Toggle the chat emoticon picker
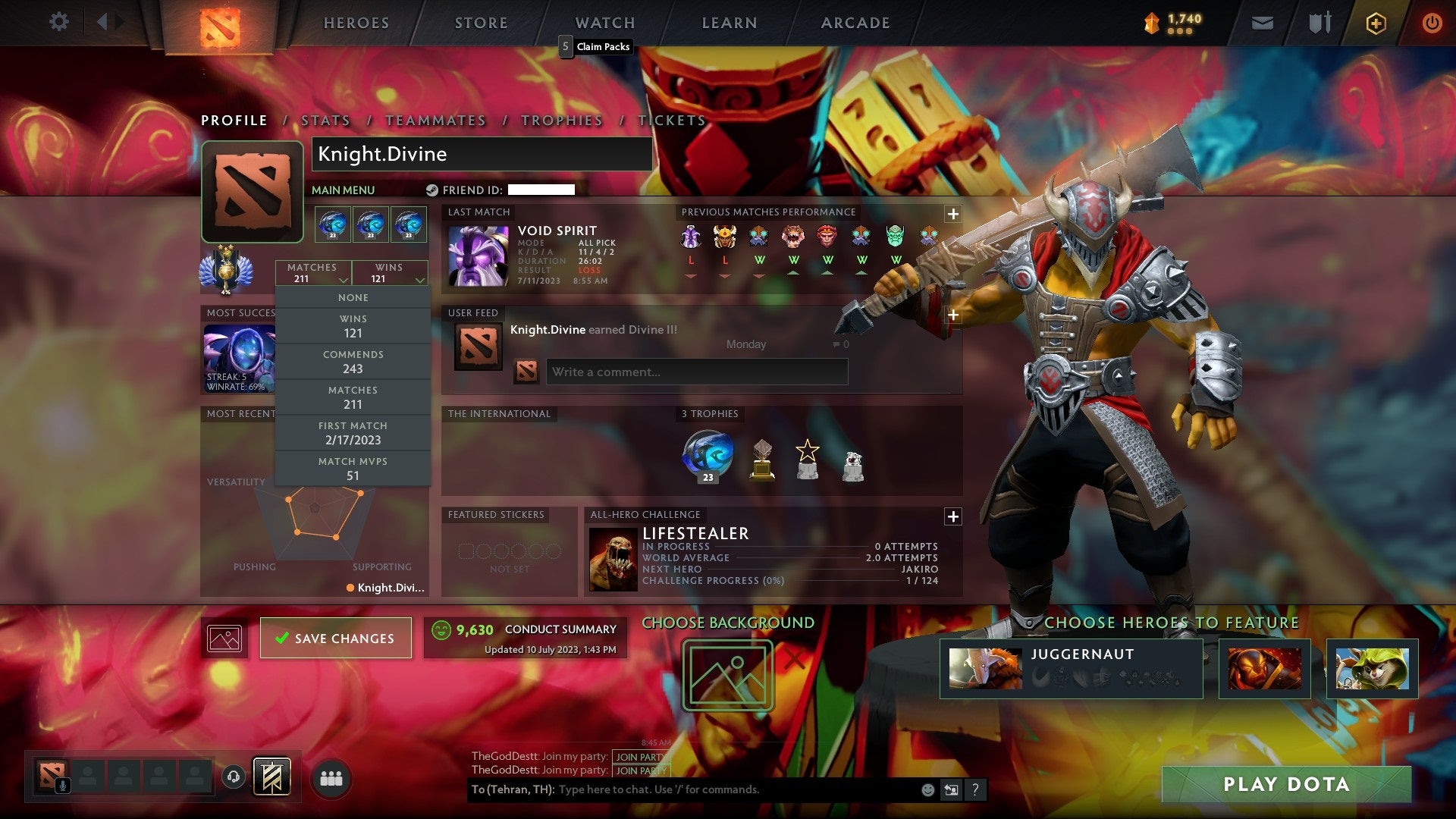The width and height of the screenshot is (1456, 819). coord(927,789)
